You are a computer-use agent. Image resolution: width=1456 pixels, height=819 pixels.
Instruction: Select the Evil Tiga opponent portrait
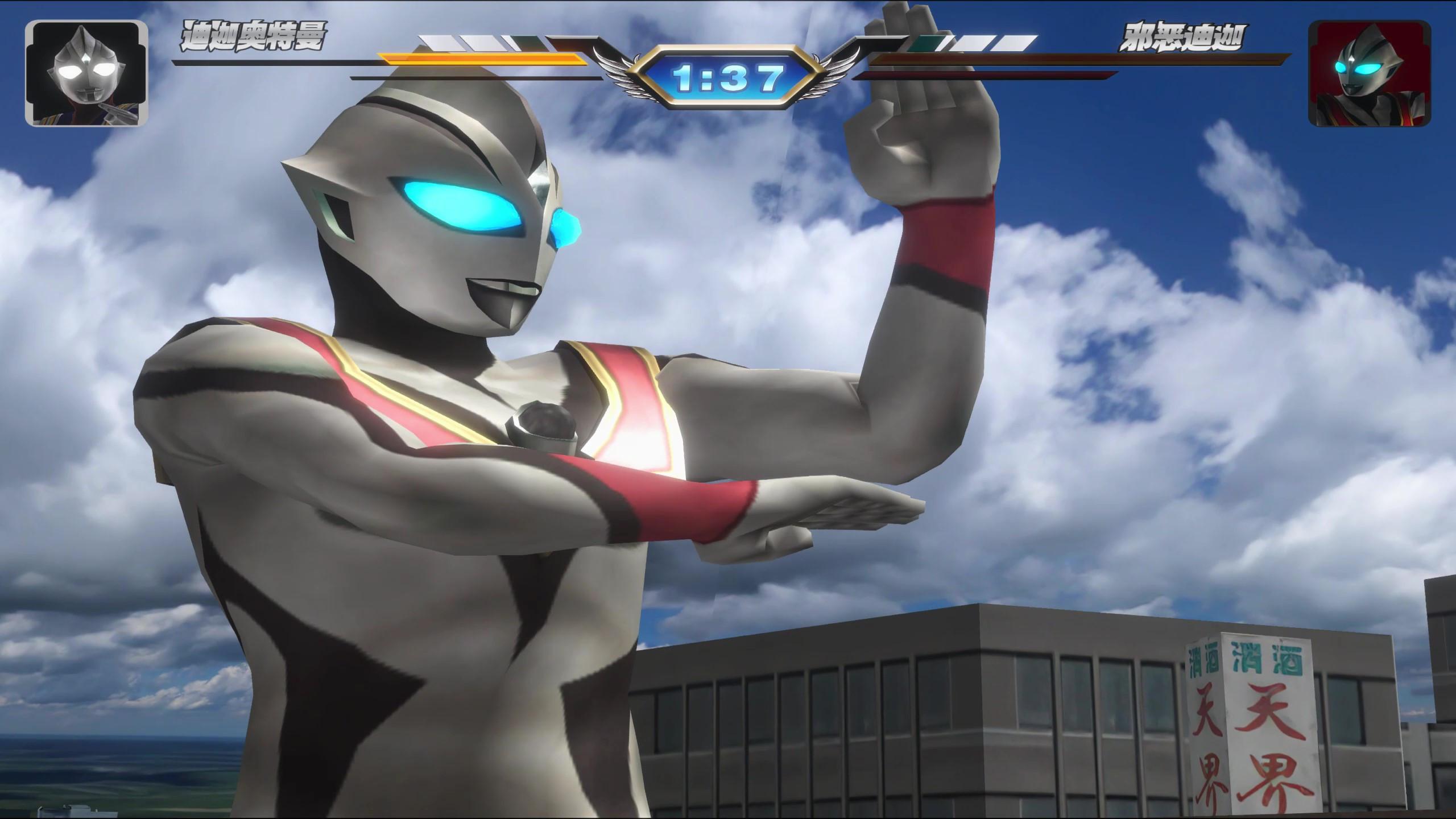click(1368, 74)
